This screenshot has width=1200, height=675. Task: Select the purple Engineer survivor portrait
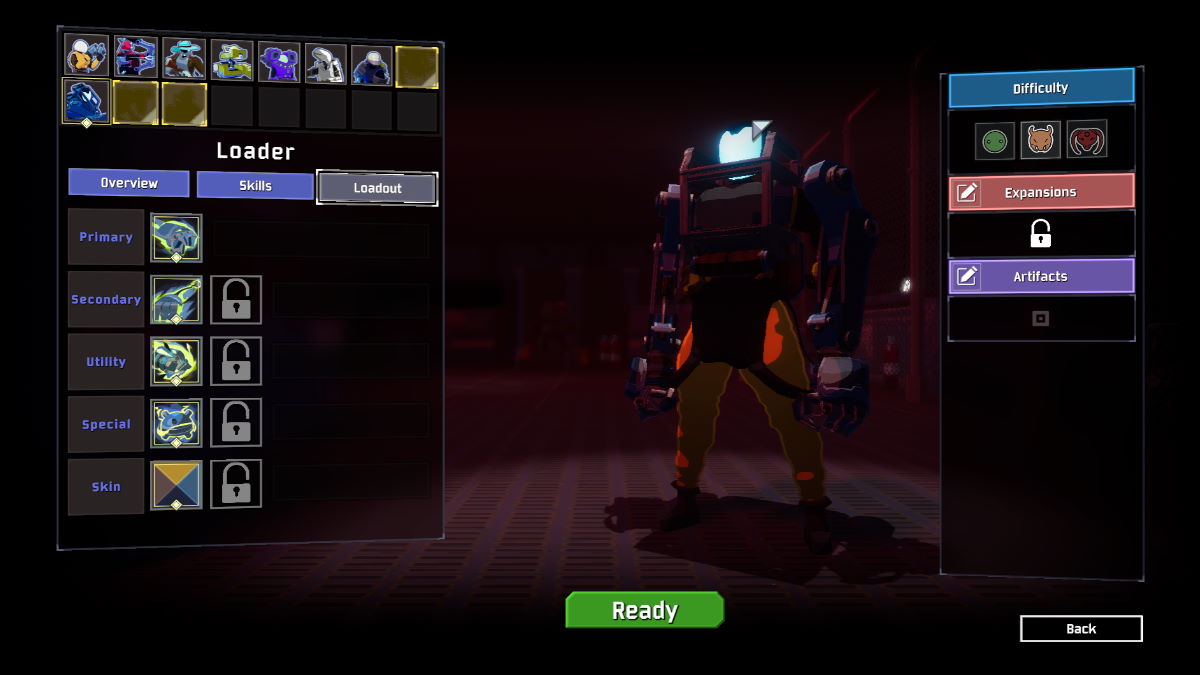279,61
